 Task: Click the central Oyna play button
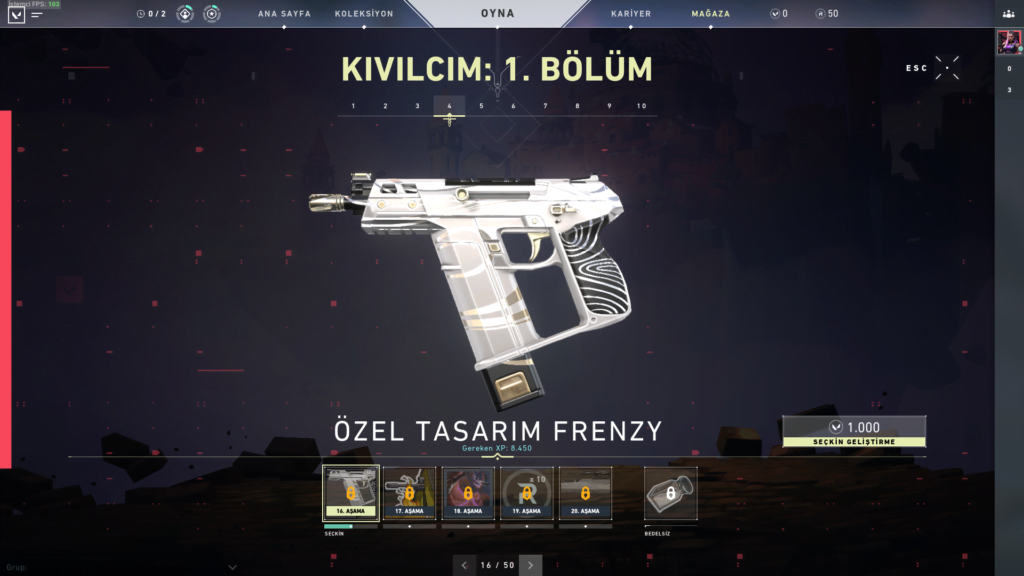coord(497,14)
